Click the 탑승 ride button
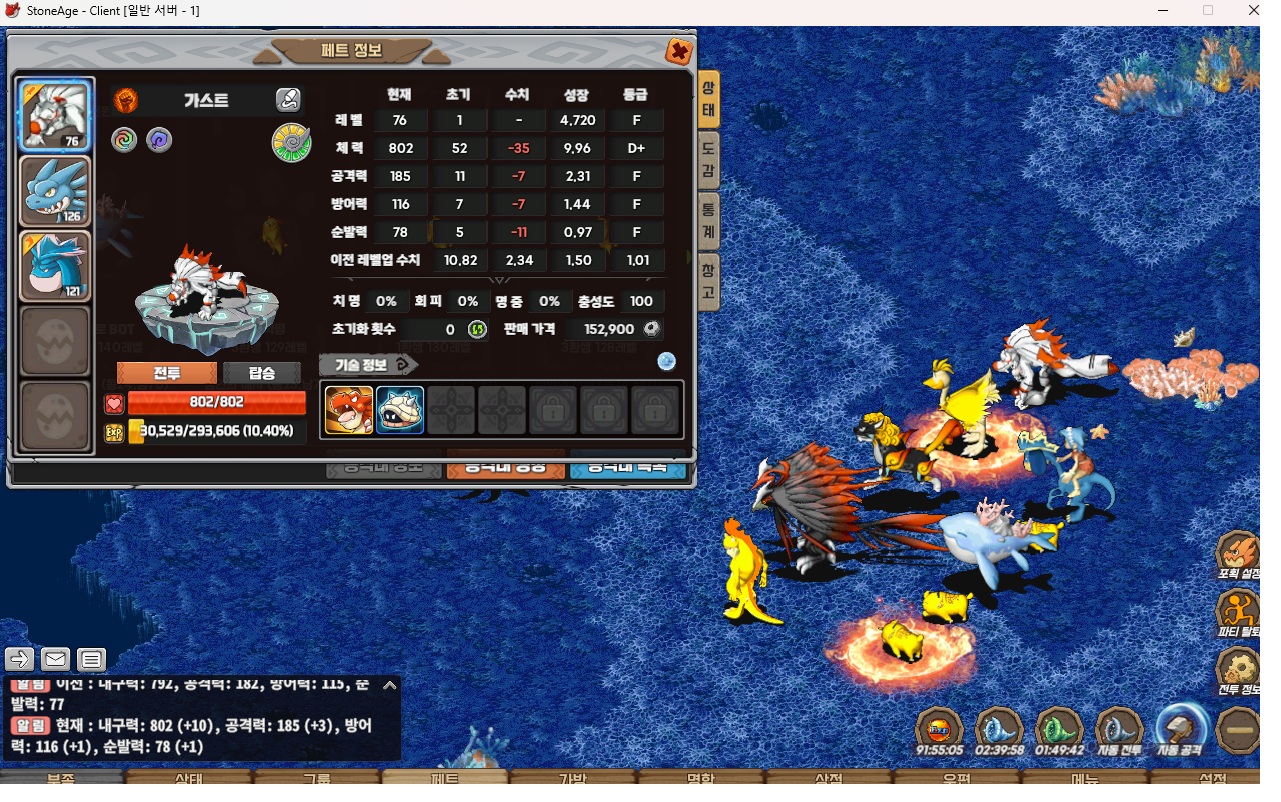 pyautogui.click(x=261, y=373)
